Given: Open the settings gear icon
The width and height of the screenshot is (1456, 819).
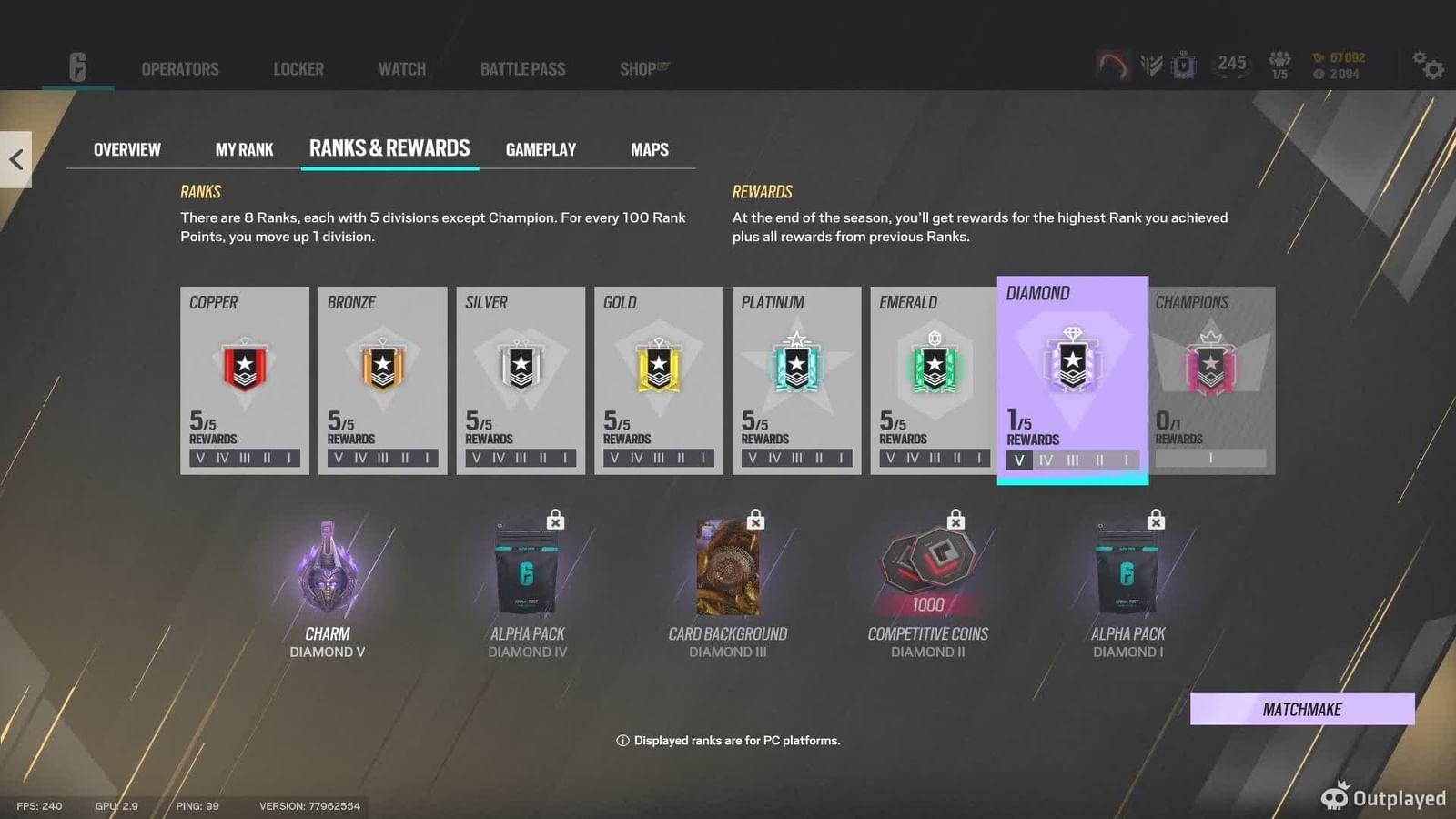Looking at the screenshot, I should 1429,66.
